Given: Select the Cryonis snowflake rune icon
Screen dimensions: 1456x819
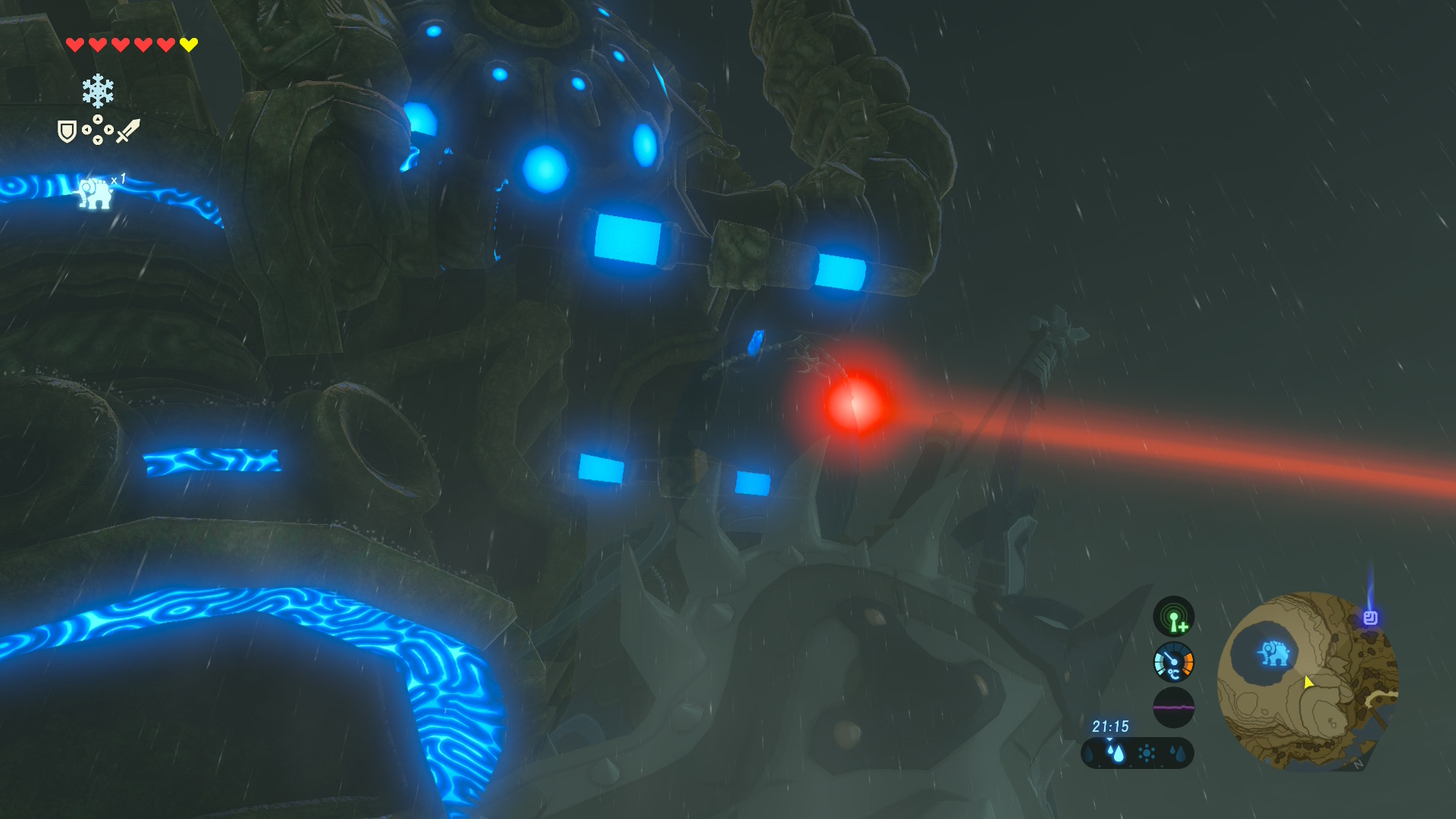Looking at the screenshot, I should [98, 91].
